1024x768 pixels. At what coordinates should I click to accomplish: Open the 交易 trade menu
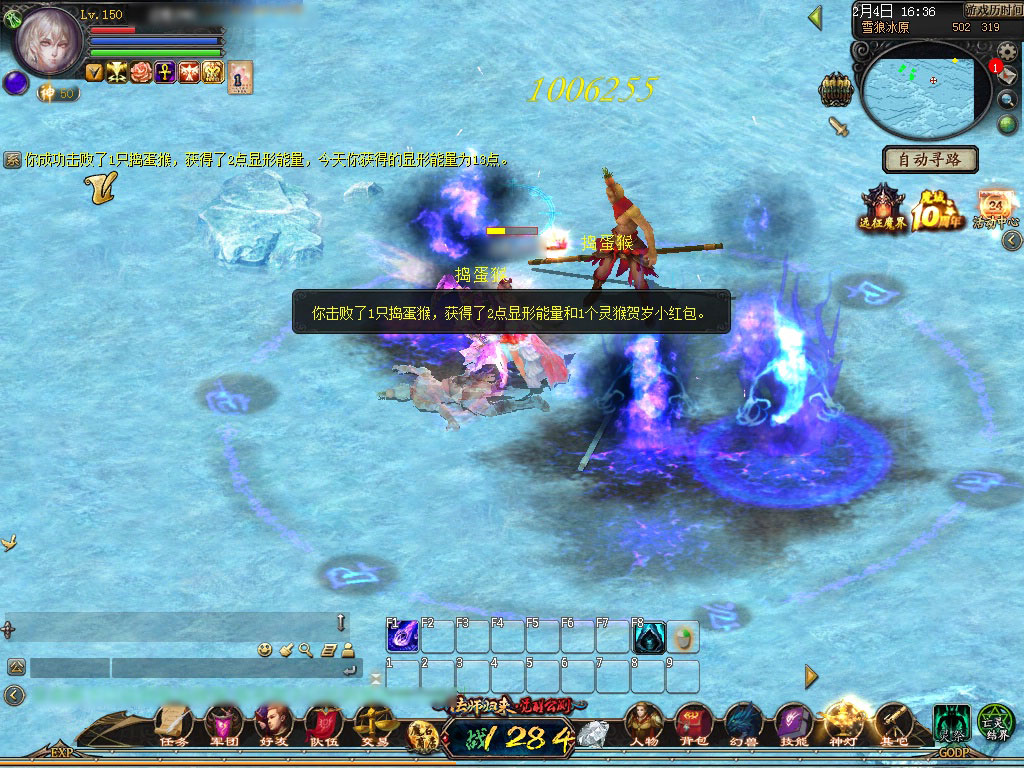pos(374,724)
